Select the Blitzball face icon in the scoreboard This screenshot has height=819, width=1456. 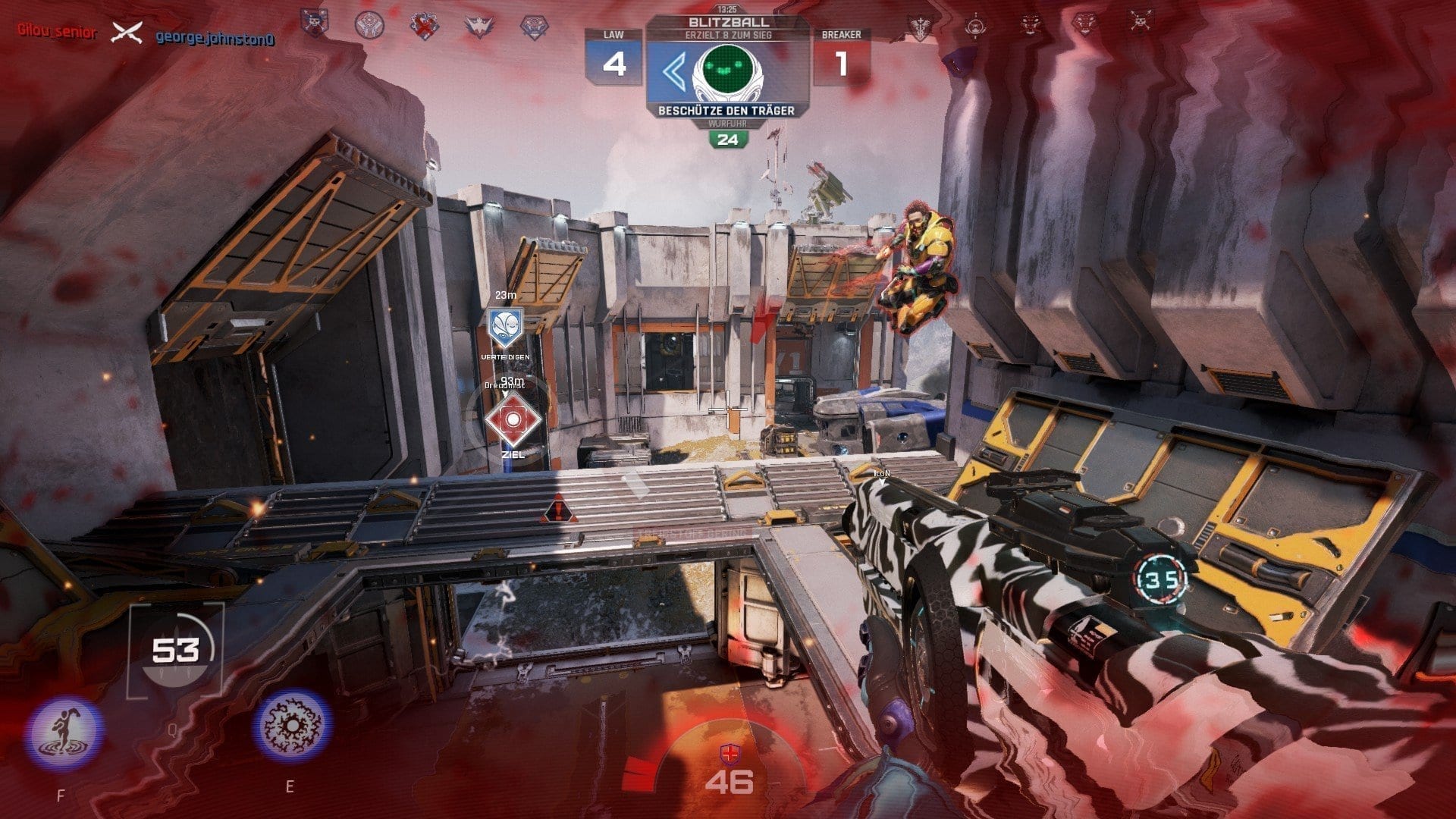pos(727,73)
